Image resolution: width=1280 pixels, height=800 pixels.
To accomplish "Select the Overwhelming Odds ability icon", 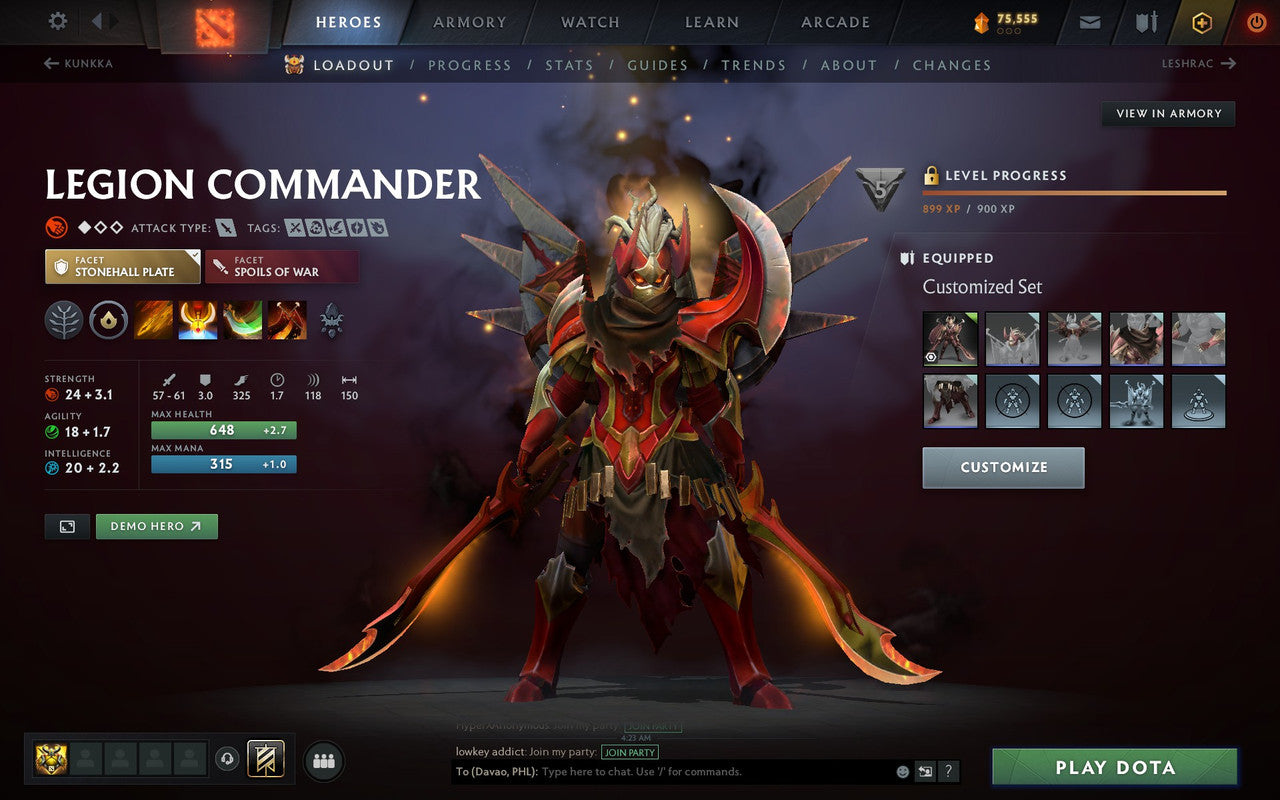I will click(153, 320).
